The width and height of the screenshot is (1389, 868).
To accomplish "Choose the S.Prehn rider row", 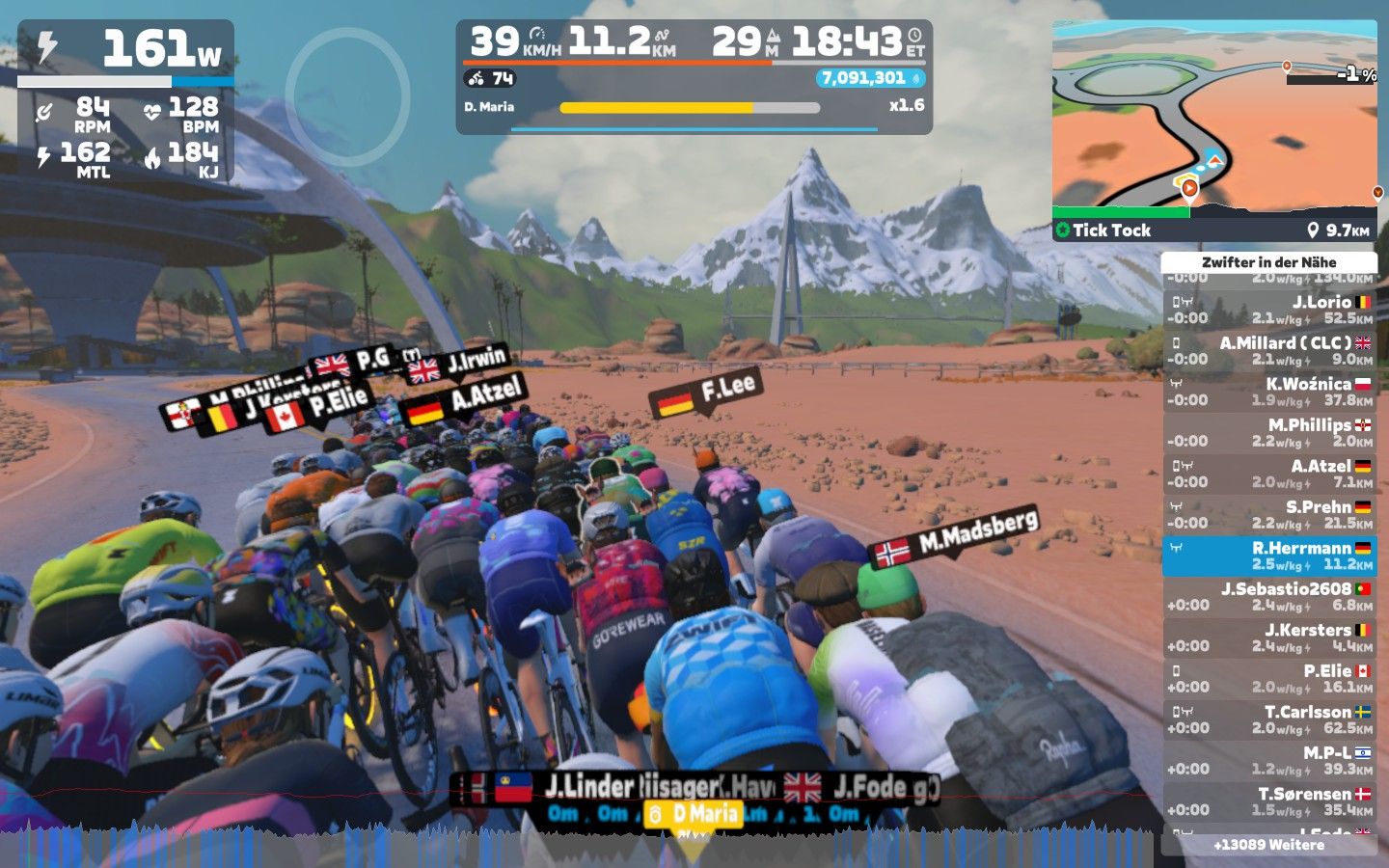I will 1269,515.
